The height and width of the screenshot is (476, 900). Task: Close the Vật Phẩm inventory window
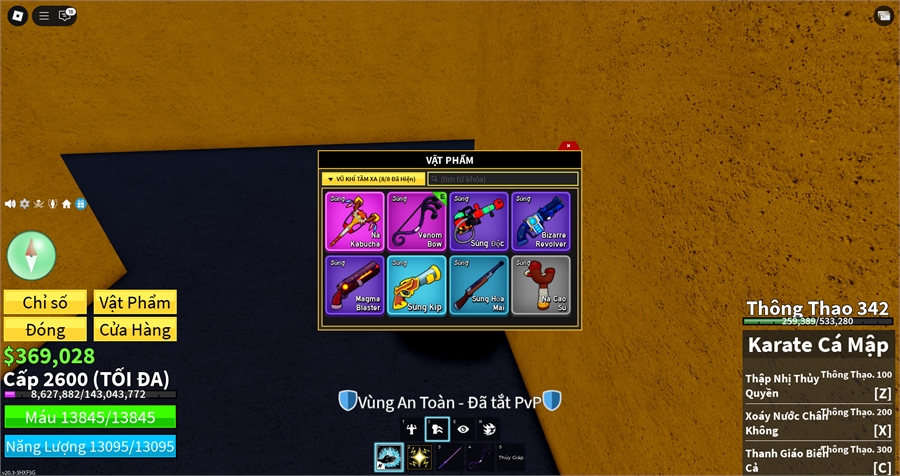click(568, 146)
